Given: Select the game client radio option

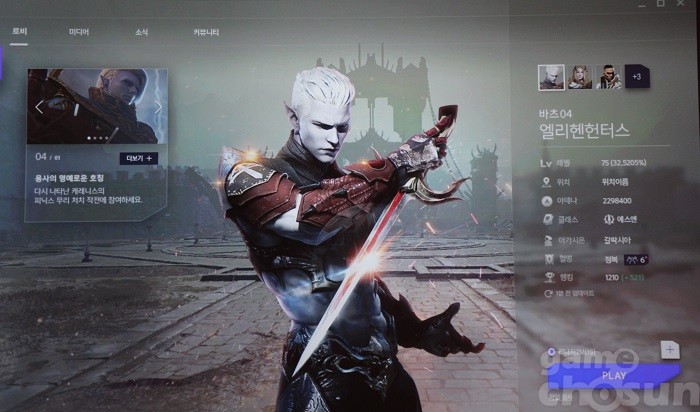Looking at the screenshot, I should pyautogui.click(x=550, y=351).
